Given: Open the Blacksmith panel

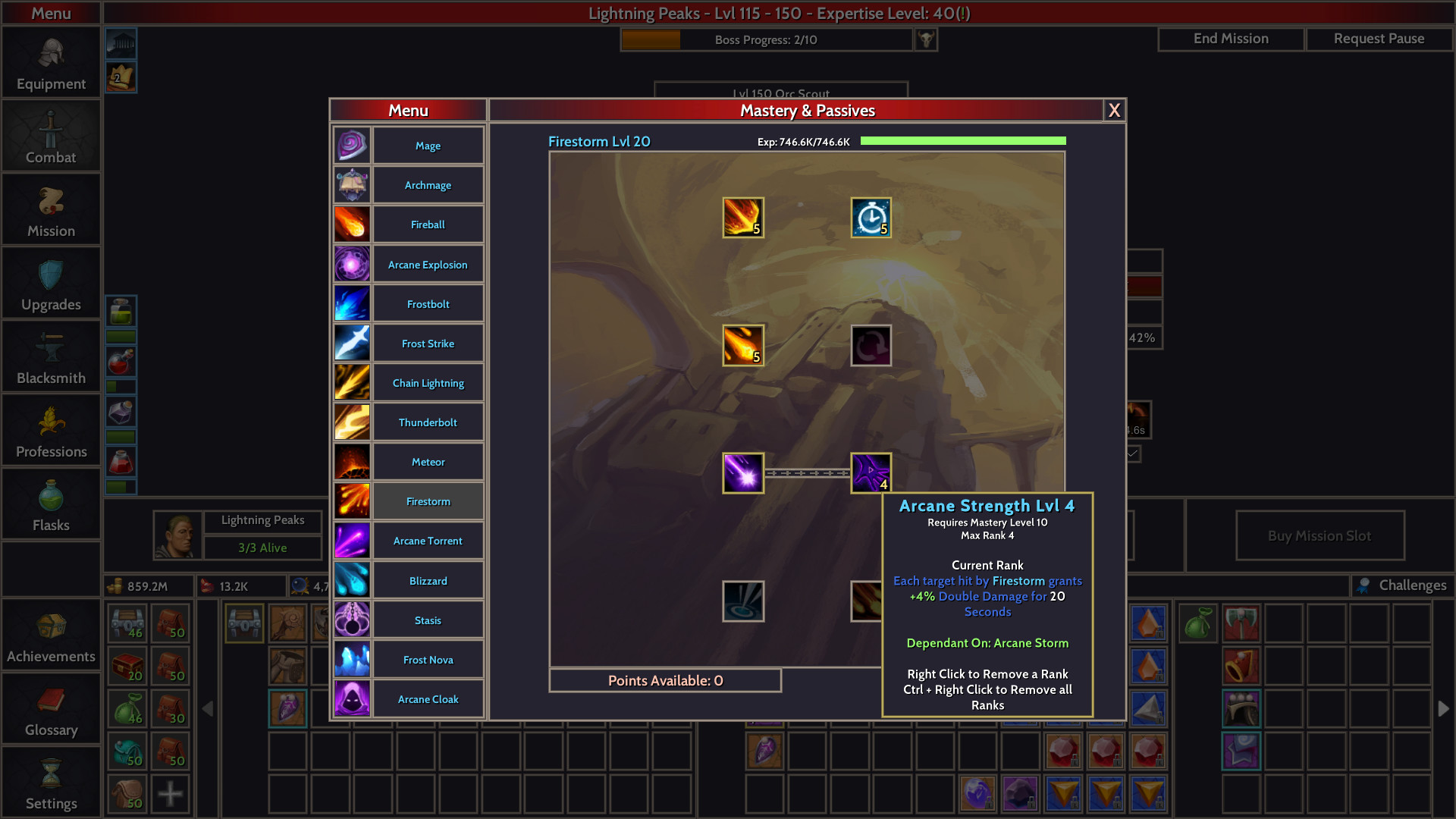Looking at the screenshot, I should 51,356.
